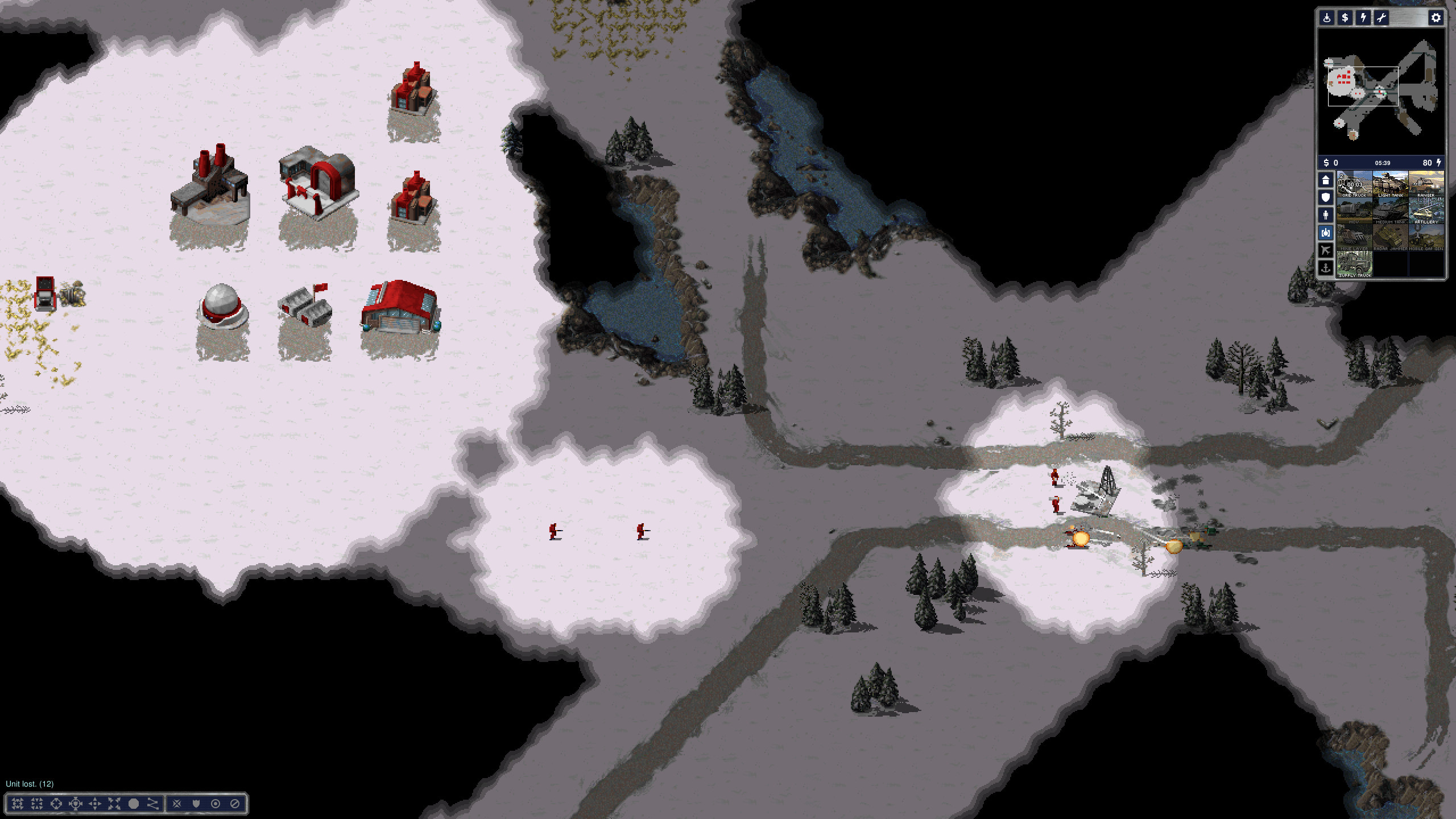
Task: Build an Artillery unit
Action: click(1426, 212)
